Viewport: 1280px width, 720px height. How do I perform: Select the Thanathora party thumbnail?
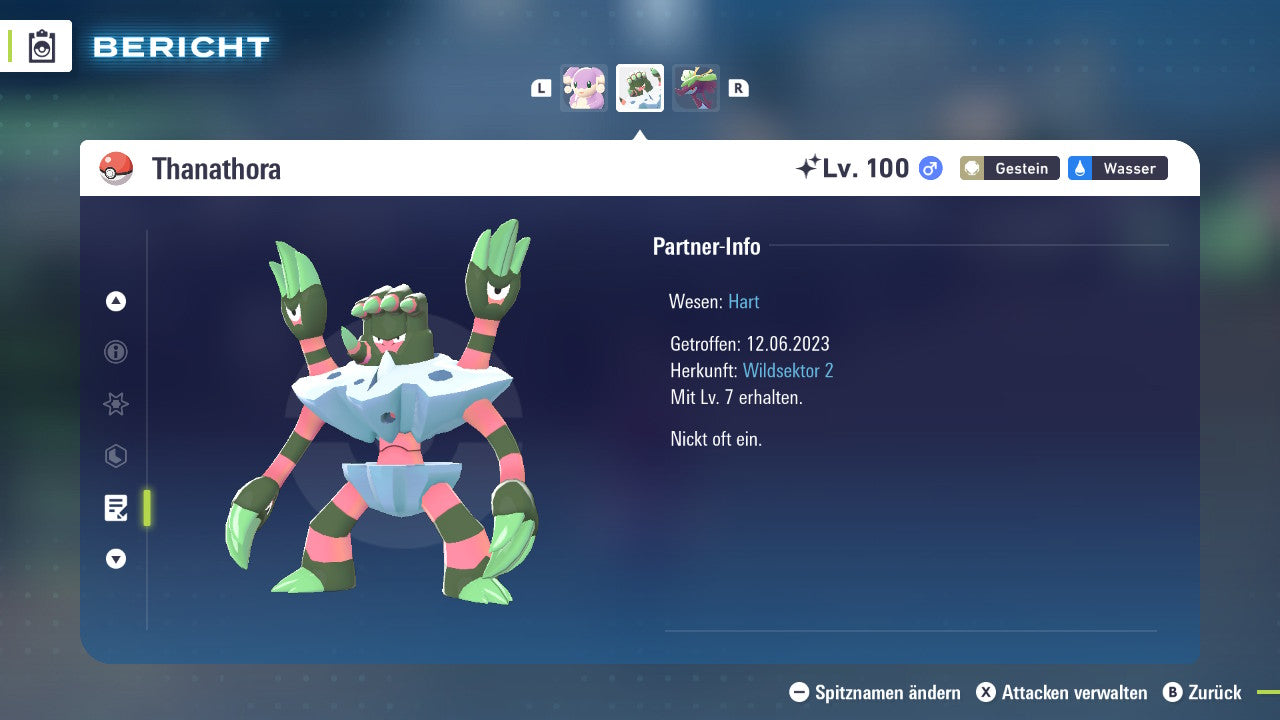tap(640, 88)
